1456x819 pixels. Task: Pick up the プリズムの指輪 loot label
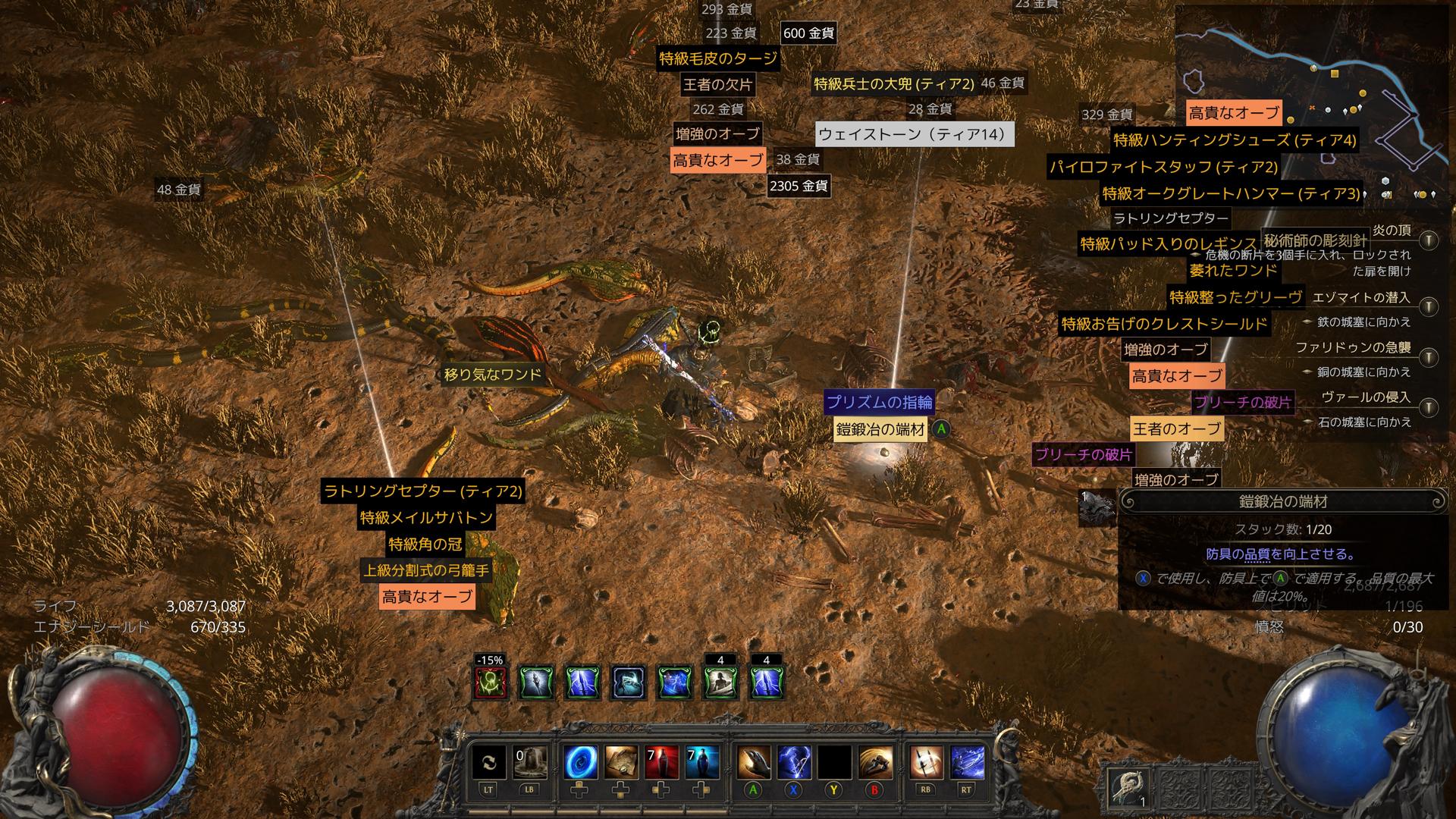879,402
